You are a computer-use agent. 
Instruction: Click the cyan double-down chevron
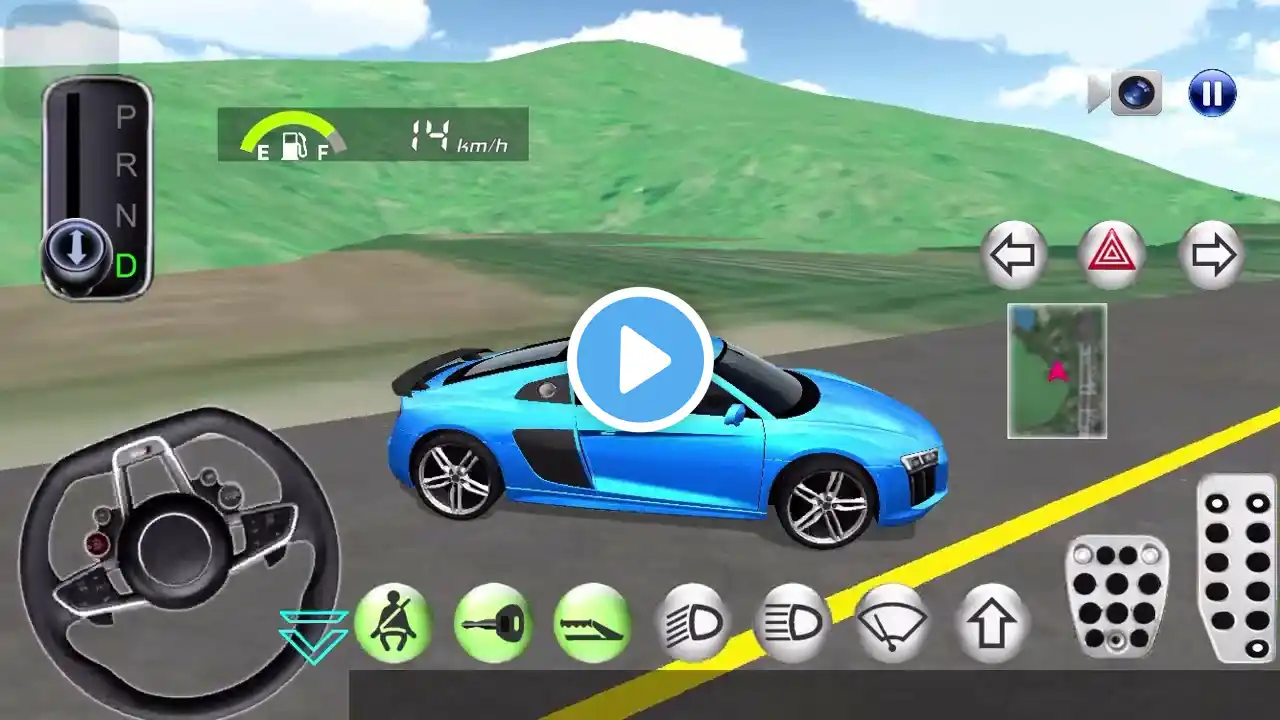[313, 637]
